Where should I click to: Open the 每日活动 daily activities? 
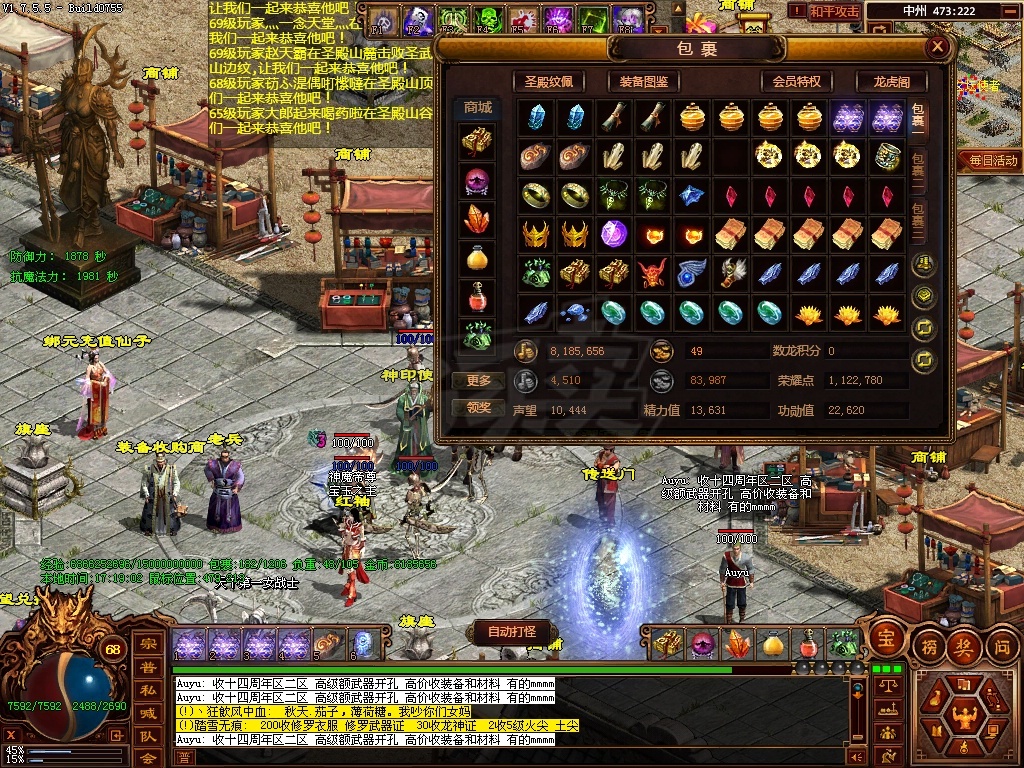(x=988, y=160)
